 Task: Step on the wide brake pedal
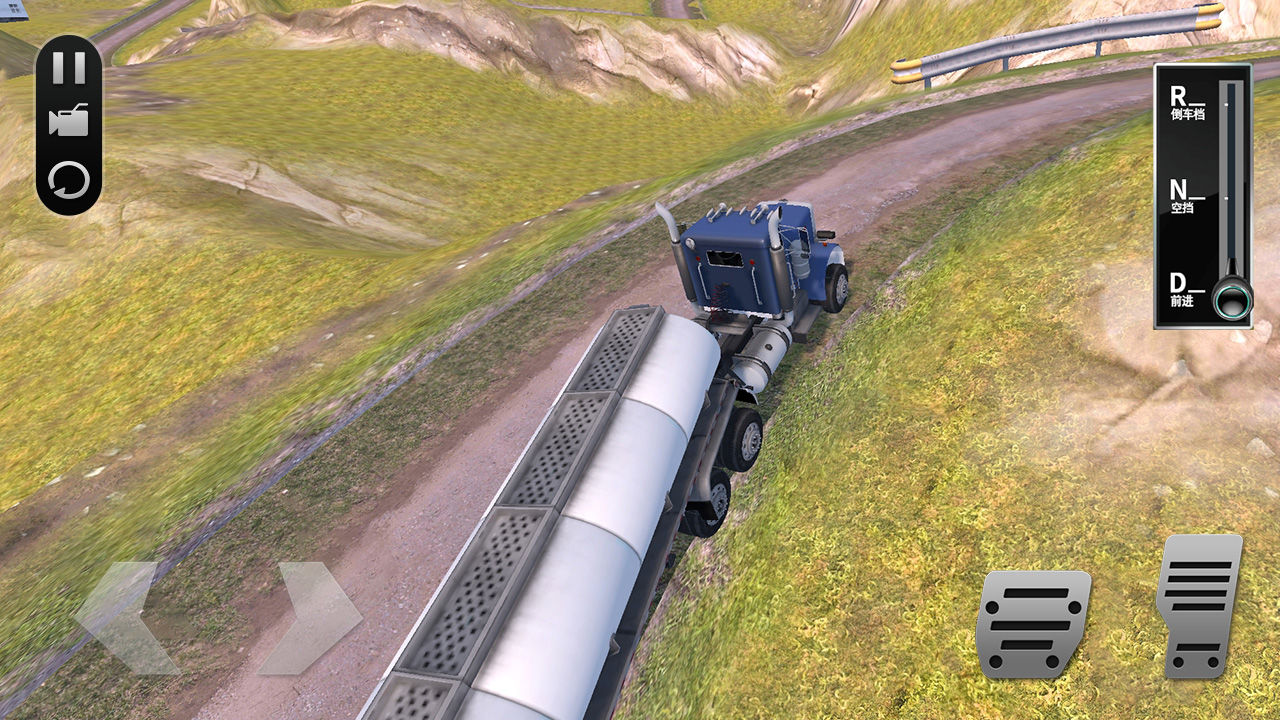click(x=1032, y=624)
